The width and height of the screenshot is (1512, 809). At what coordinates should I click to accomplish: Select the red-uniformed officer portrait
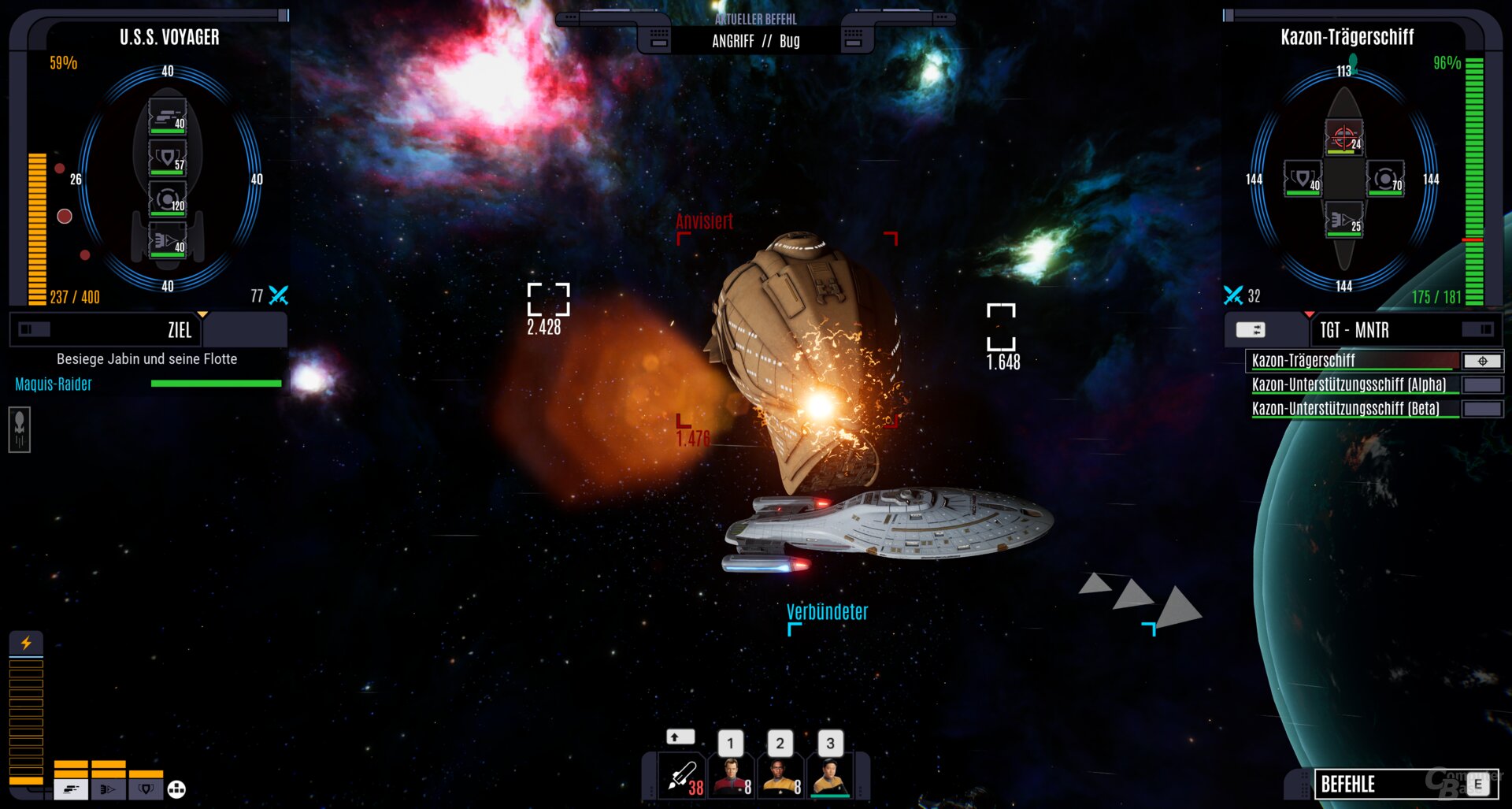click(x=732, y=776)
